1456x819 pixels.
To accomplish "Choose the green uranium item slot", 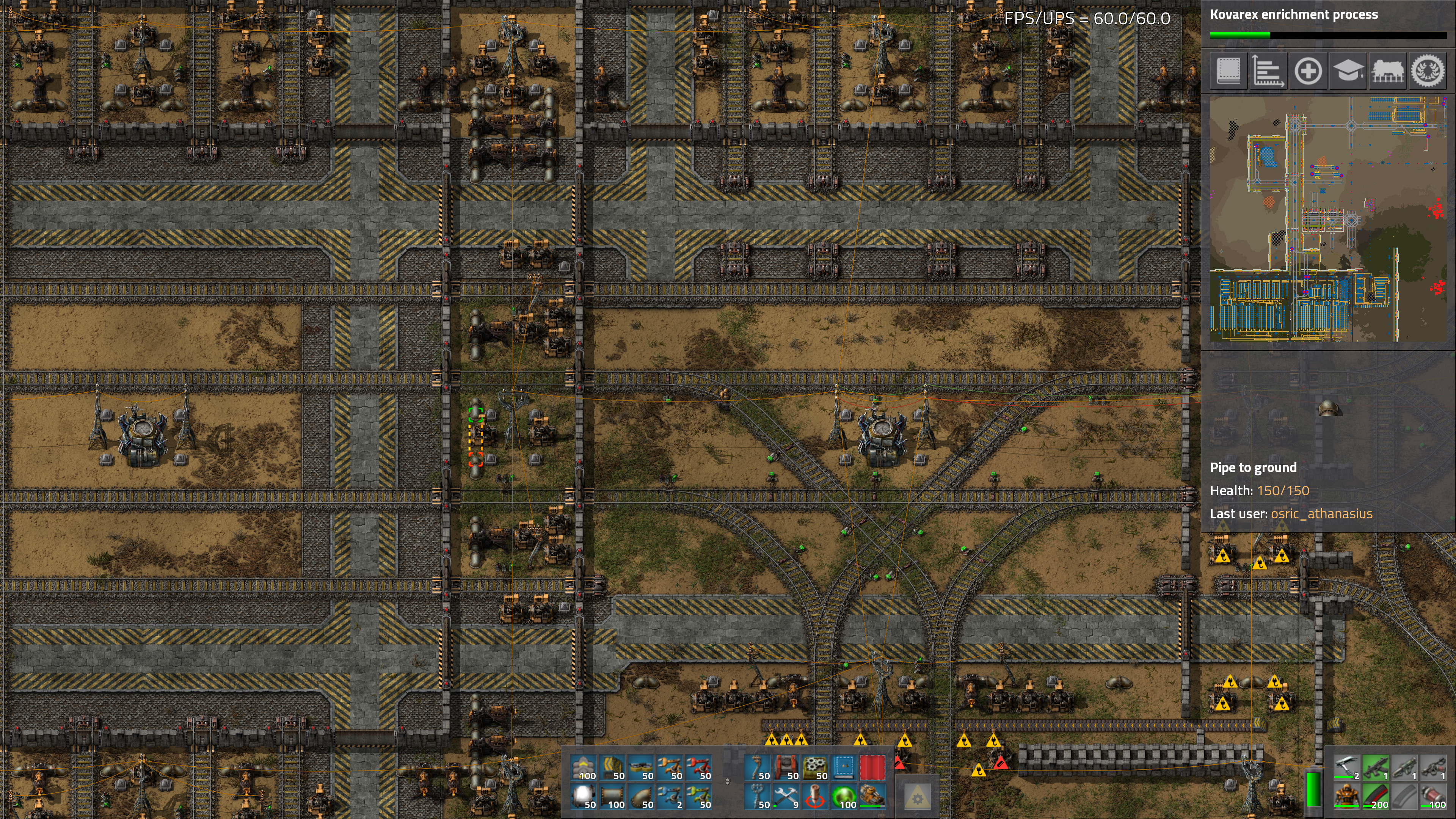I will pyautogui.click(x=844, y=797).
